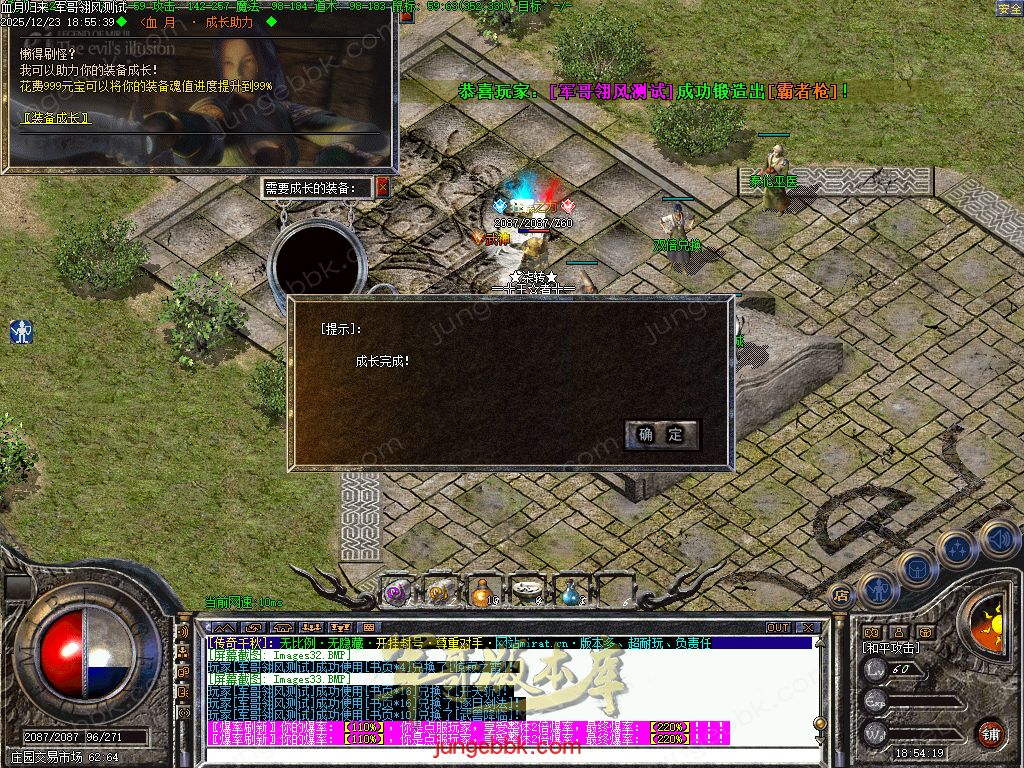Select the orange potion hotbar slot

pyautogui.click(x=482, y=592)
